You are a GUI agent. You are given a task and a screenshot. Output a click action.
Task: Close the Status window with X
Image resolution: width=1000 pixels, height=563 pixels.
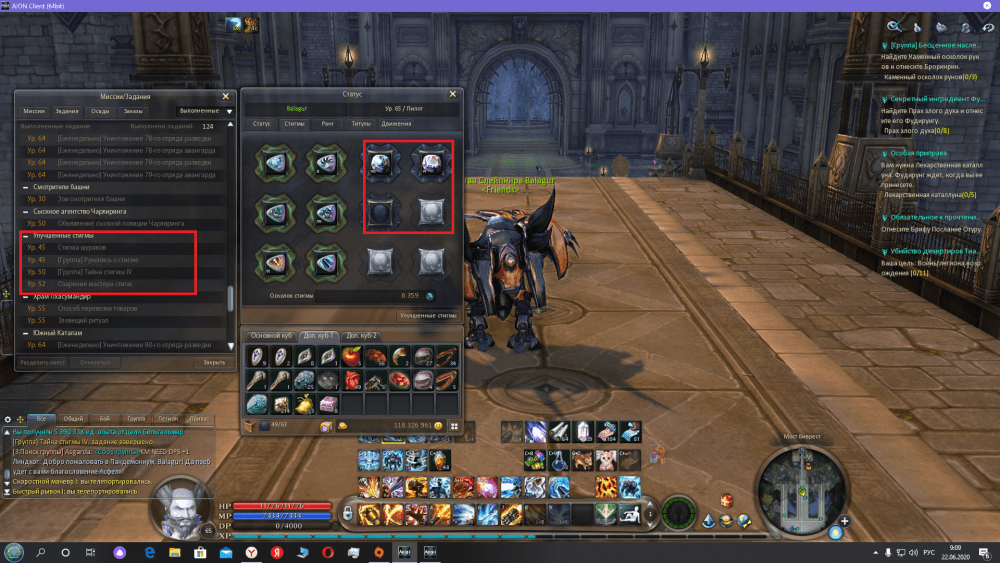(x=452, y=94)
